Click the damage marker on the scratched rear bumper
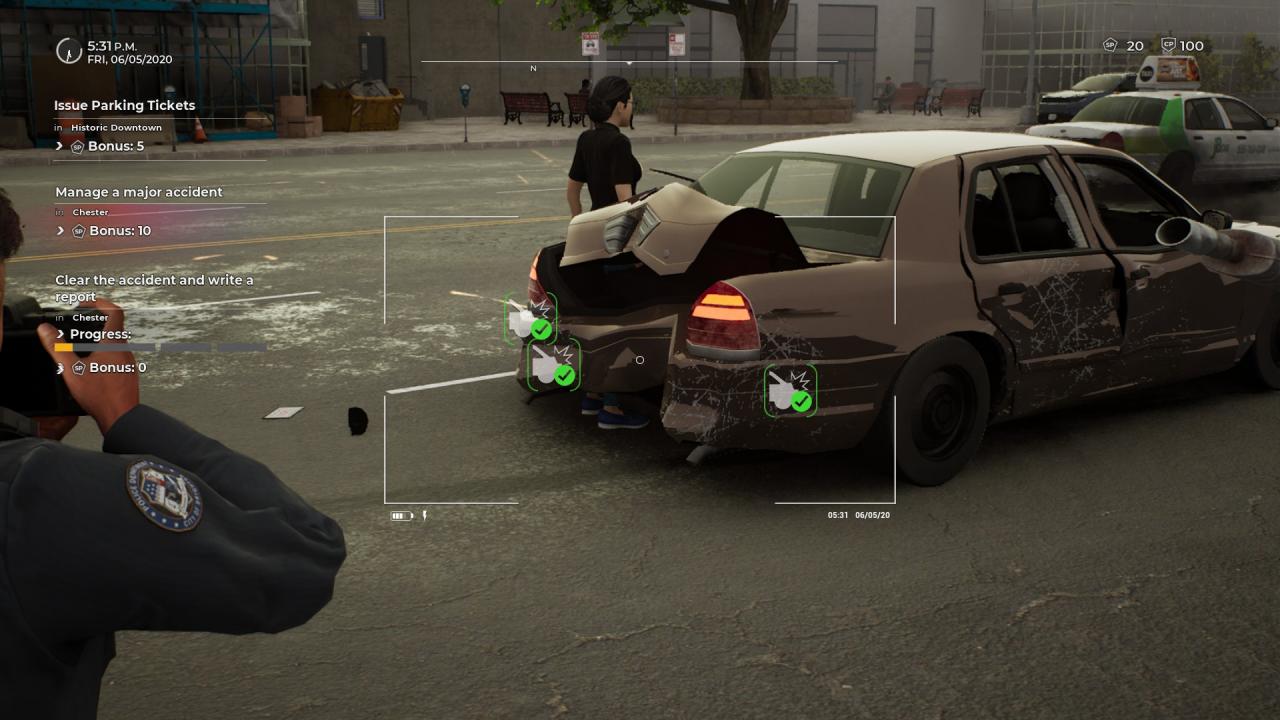This screenshot has width=1280, height=720. pos(790,390)
